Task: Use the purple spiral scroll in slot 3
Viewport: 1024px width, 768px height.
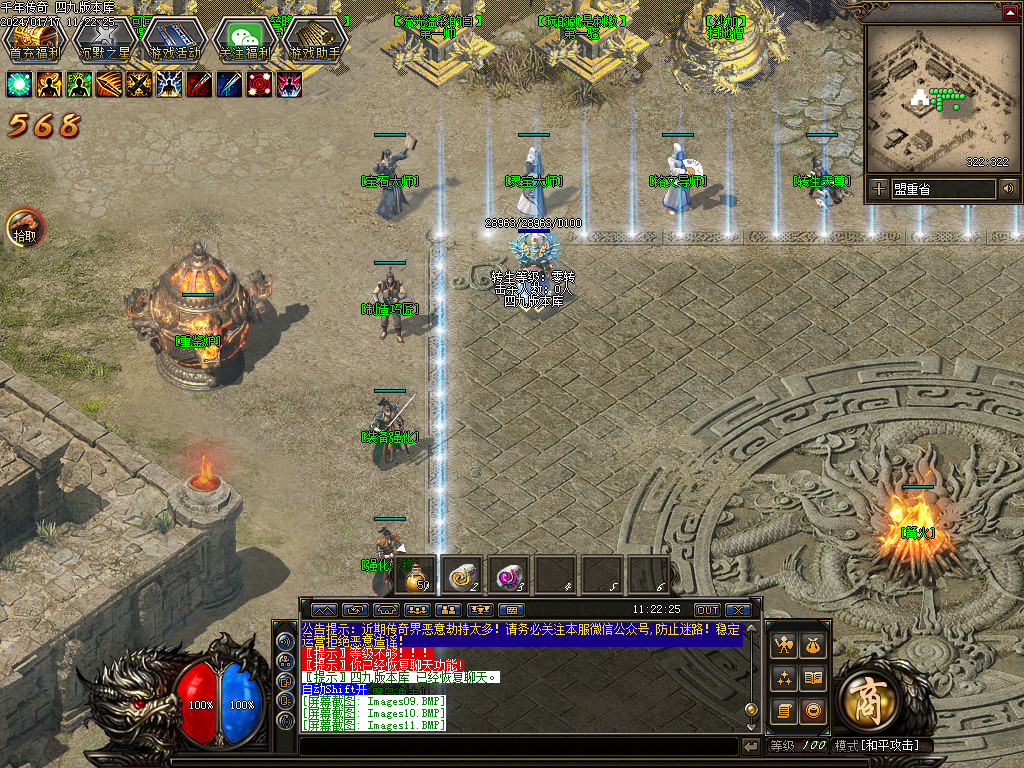Action: 510,577
